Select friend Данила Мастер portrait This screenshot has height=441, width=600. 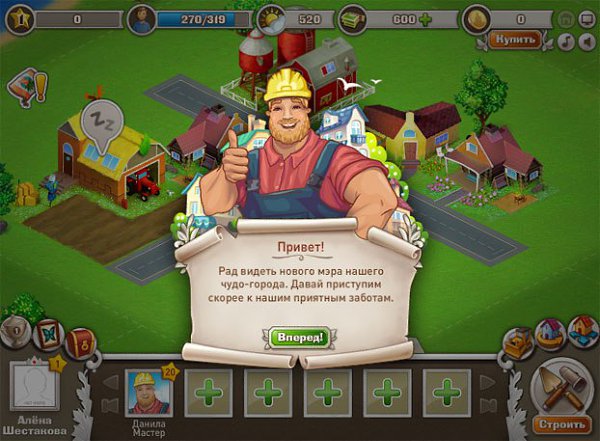148,392
